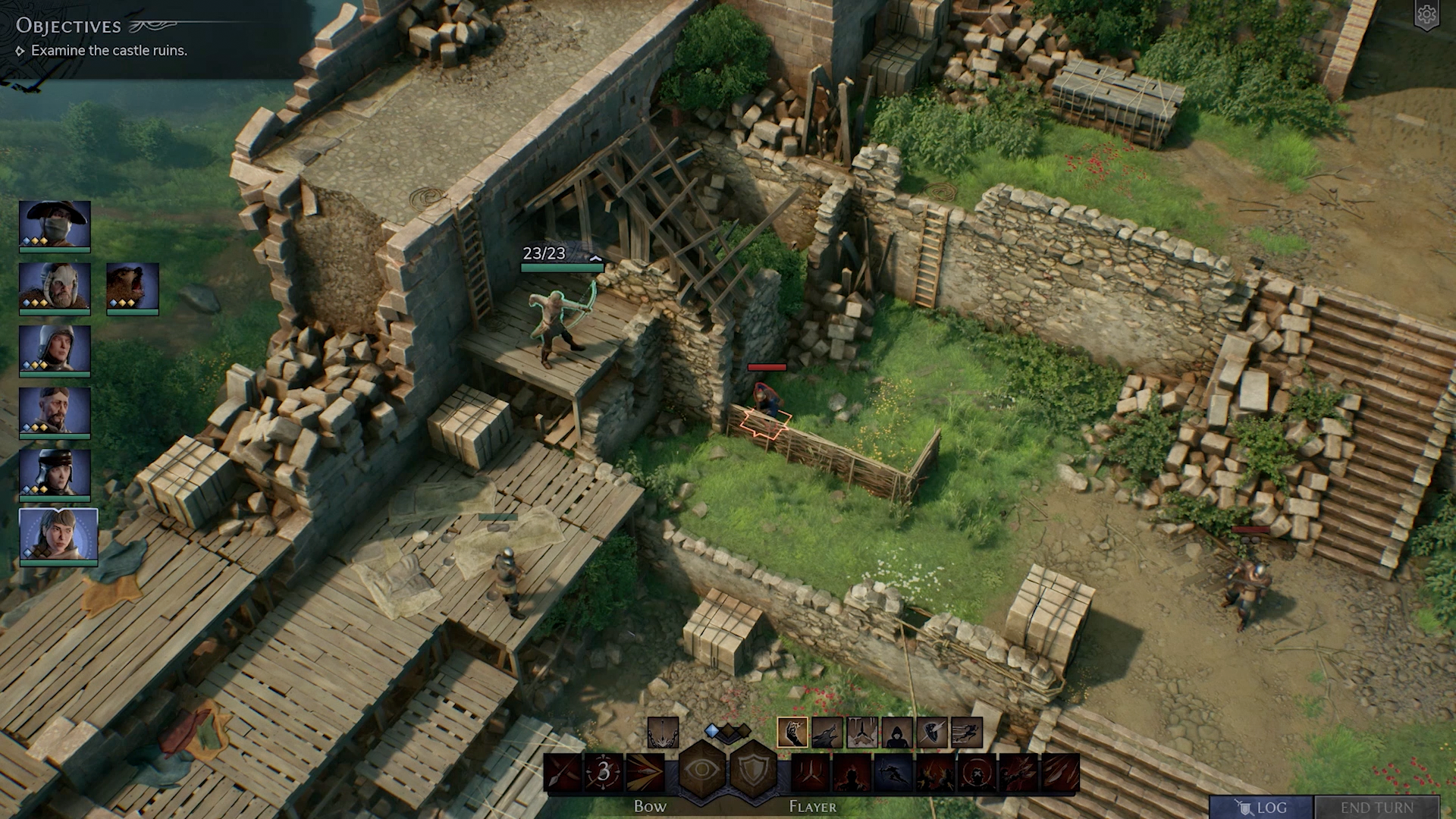Select the currently active long-haired woman portrait

click(58, 535)
